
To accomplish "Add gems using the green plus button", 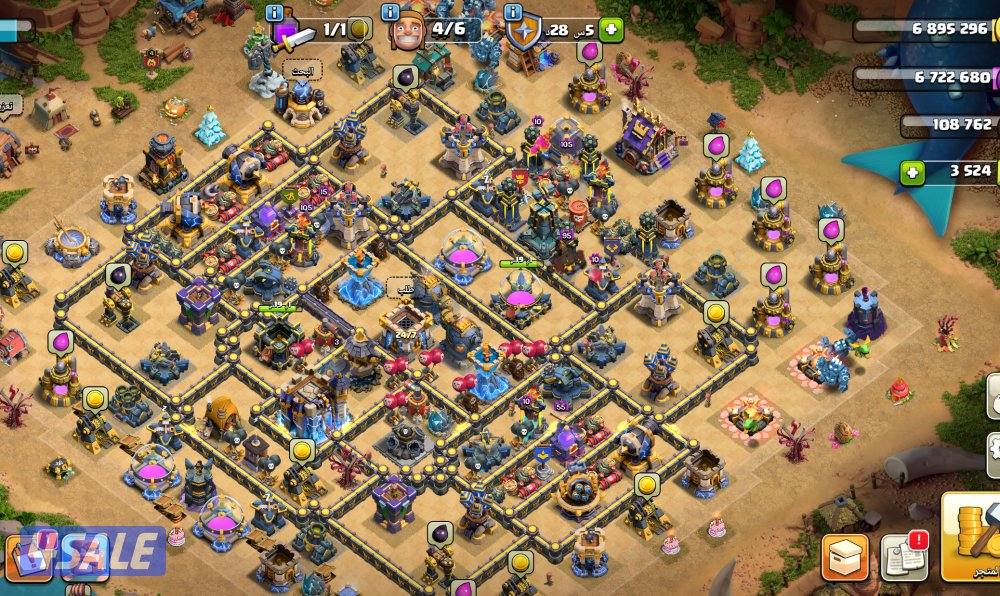I will (911, 172).
